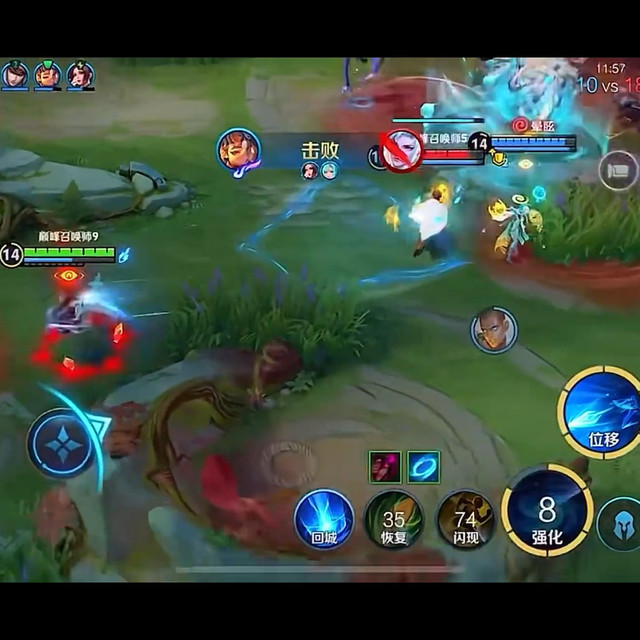The width and height of the screenshot is (640, 640).
Task: Open the quick message panel icon
Action: coord(618,169)
